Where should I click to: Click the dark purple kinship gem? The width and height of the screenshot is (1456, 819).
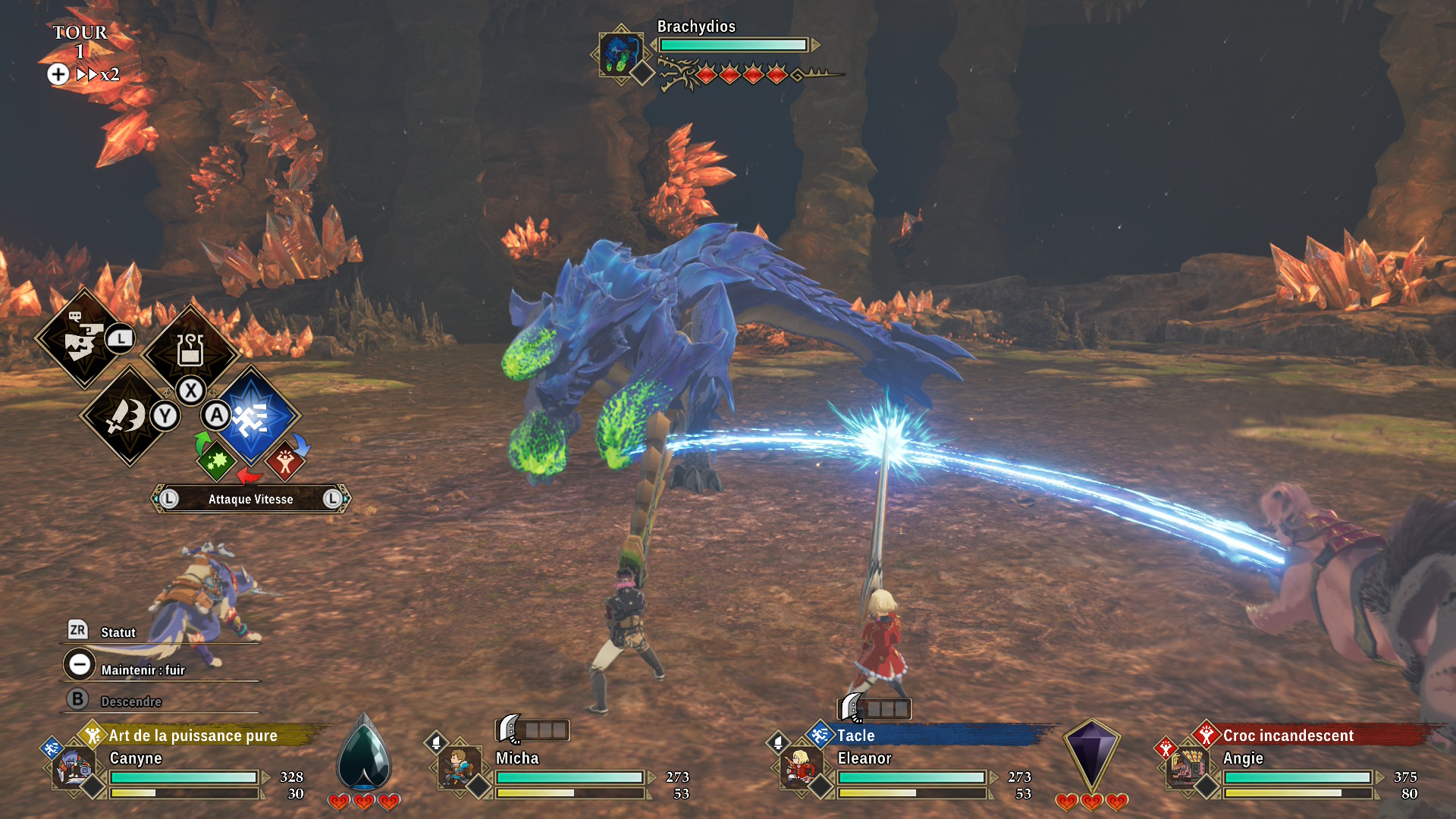point(1091,753)
